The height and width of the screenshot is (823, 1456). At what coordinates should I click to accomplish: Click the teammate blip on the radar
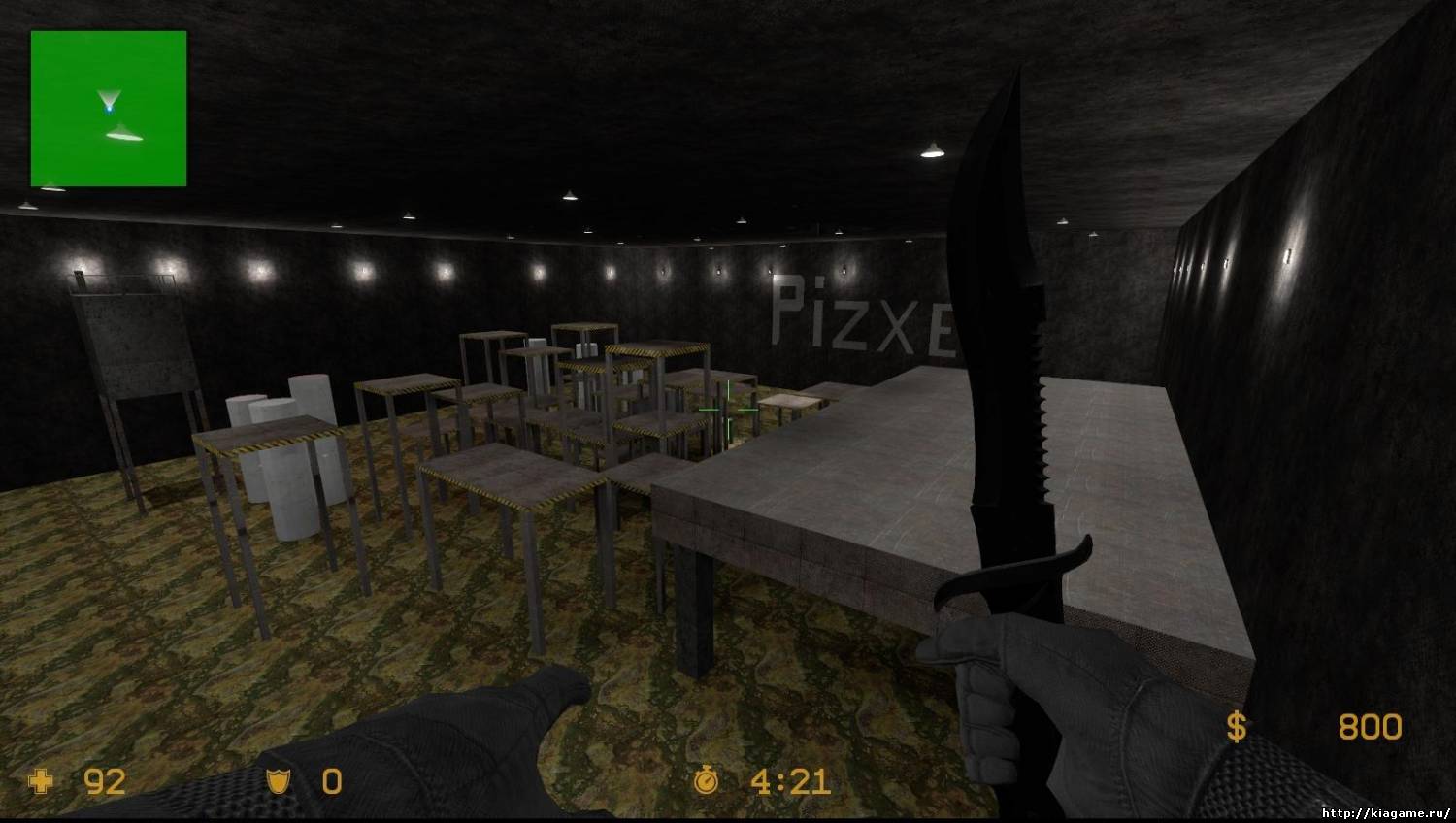point(122,134)
